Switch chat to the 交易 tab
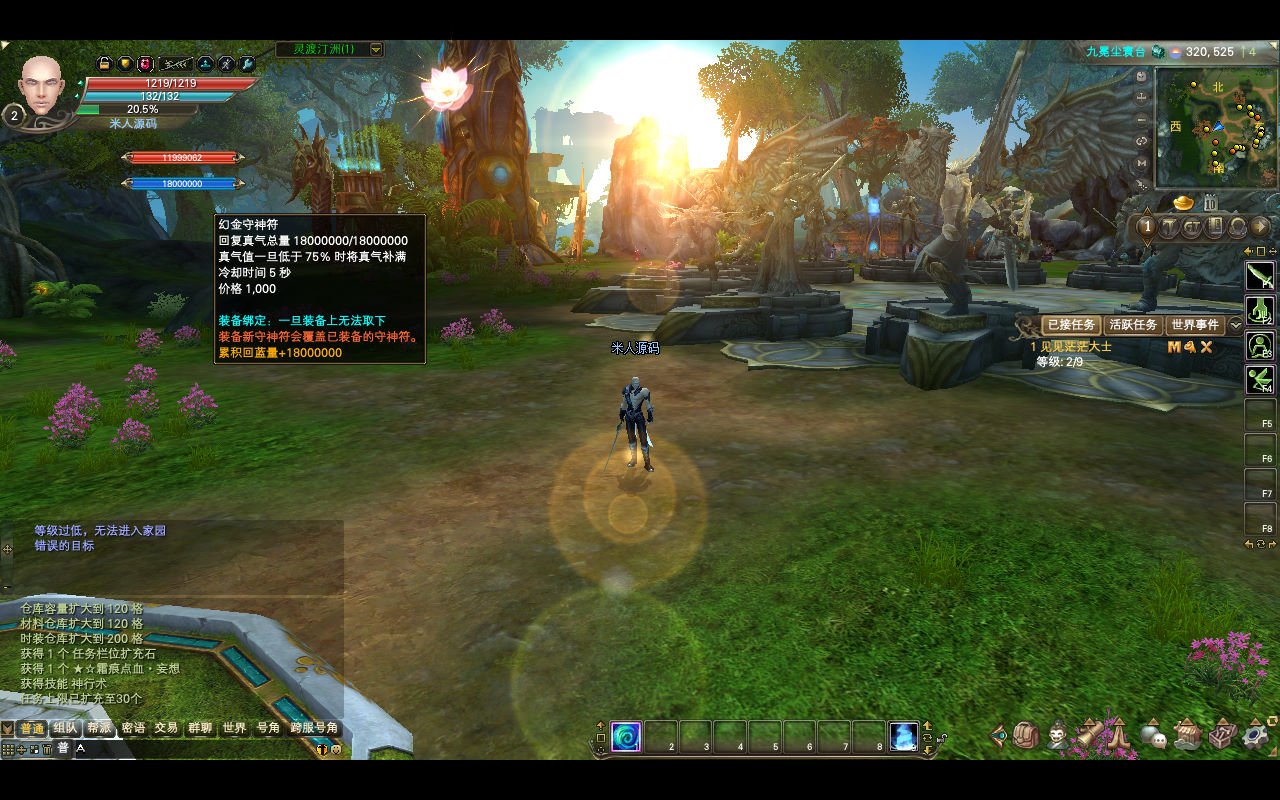 (x=166, y=728)
